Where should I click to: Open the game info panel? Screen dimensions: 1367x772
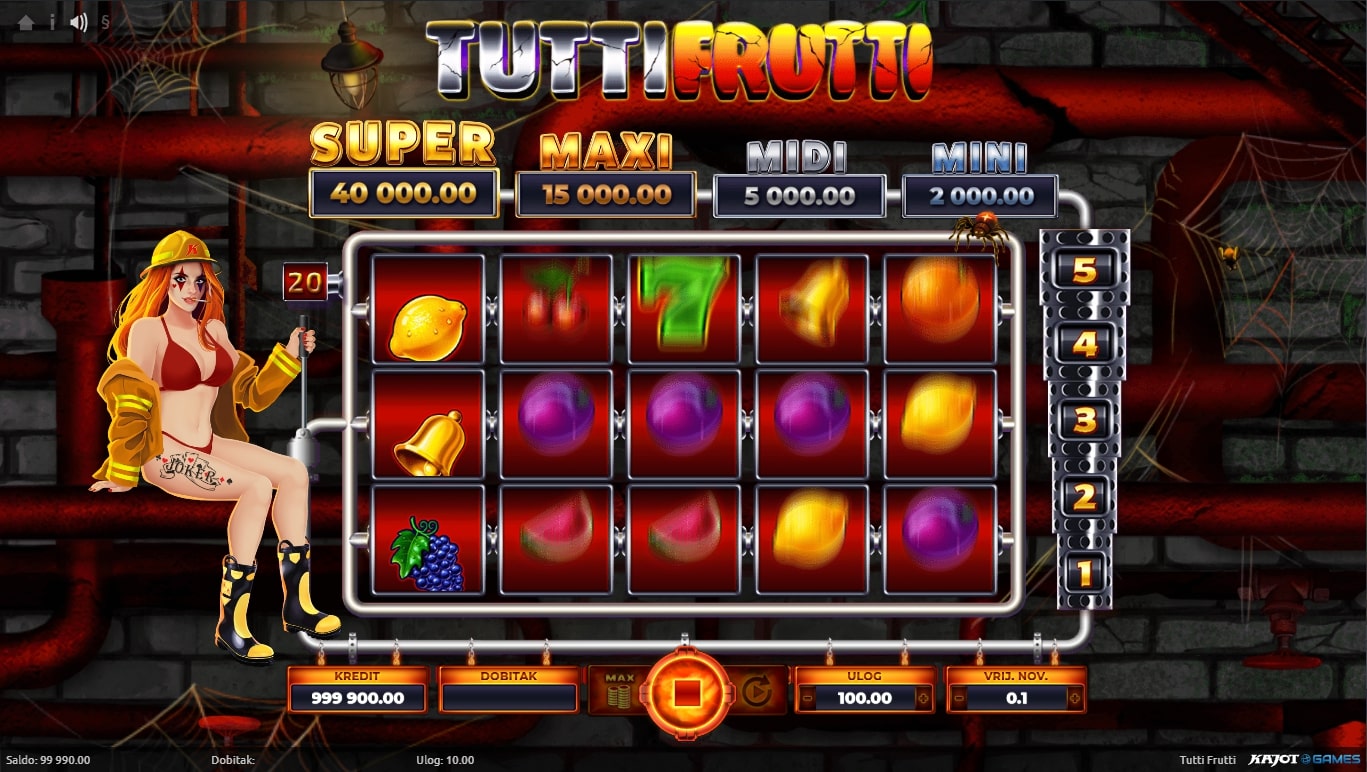pyautogui.click(x=52, y=22)
